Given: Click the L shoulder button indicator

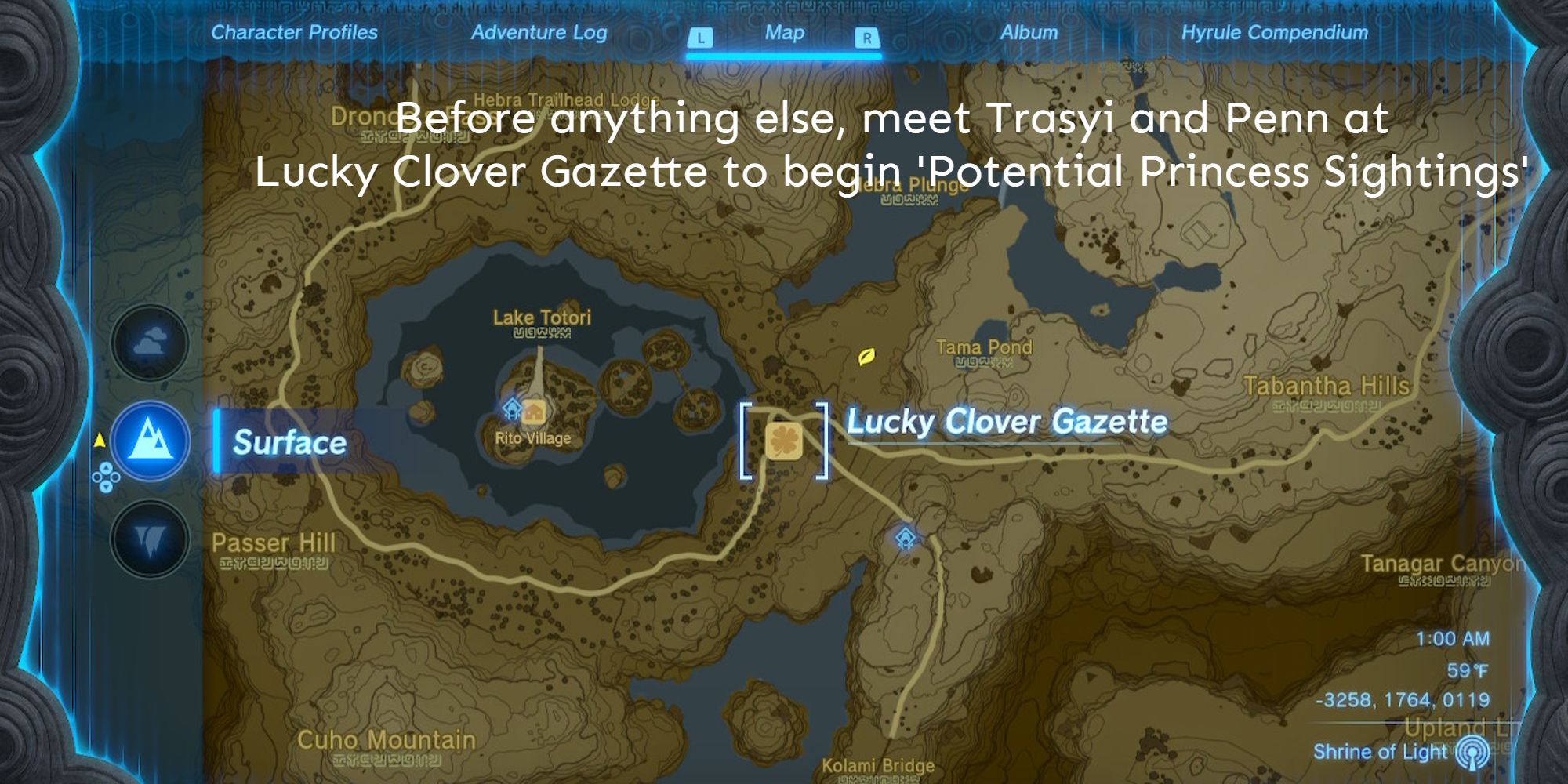Looking at the screenshot, I should 700,37.
